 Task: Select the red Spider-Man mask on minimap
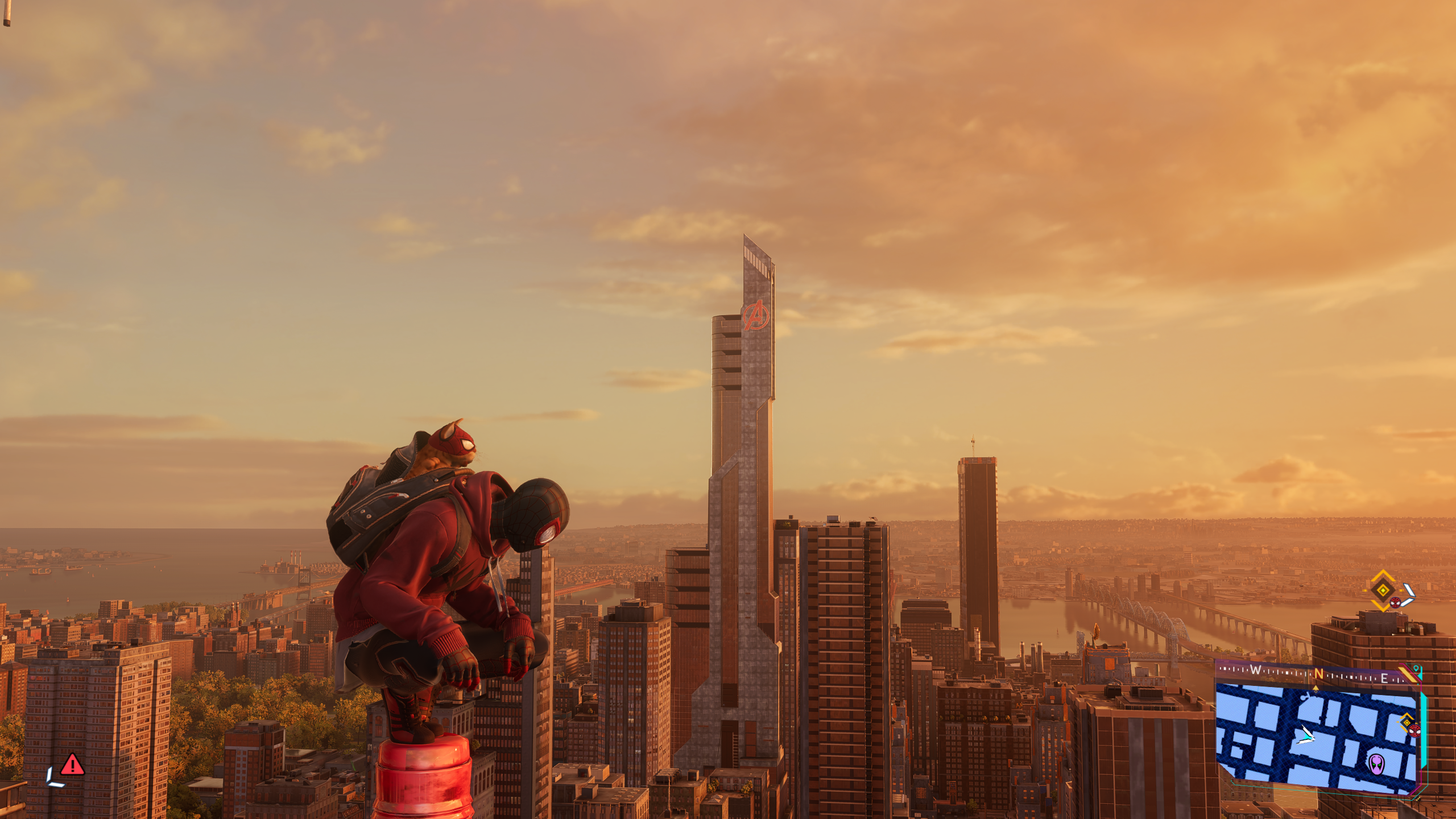(x=1414, y=730)
